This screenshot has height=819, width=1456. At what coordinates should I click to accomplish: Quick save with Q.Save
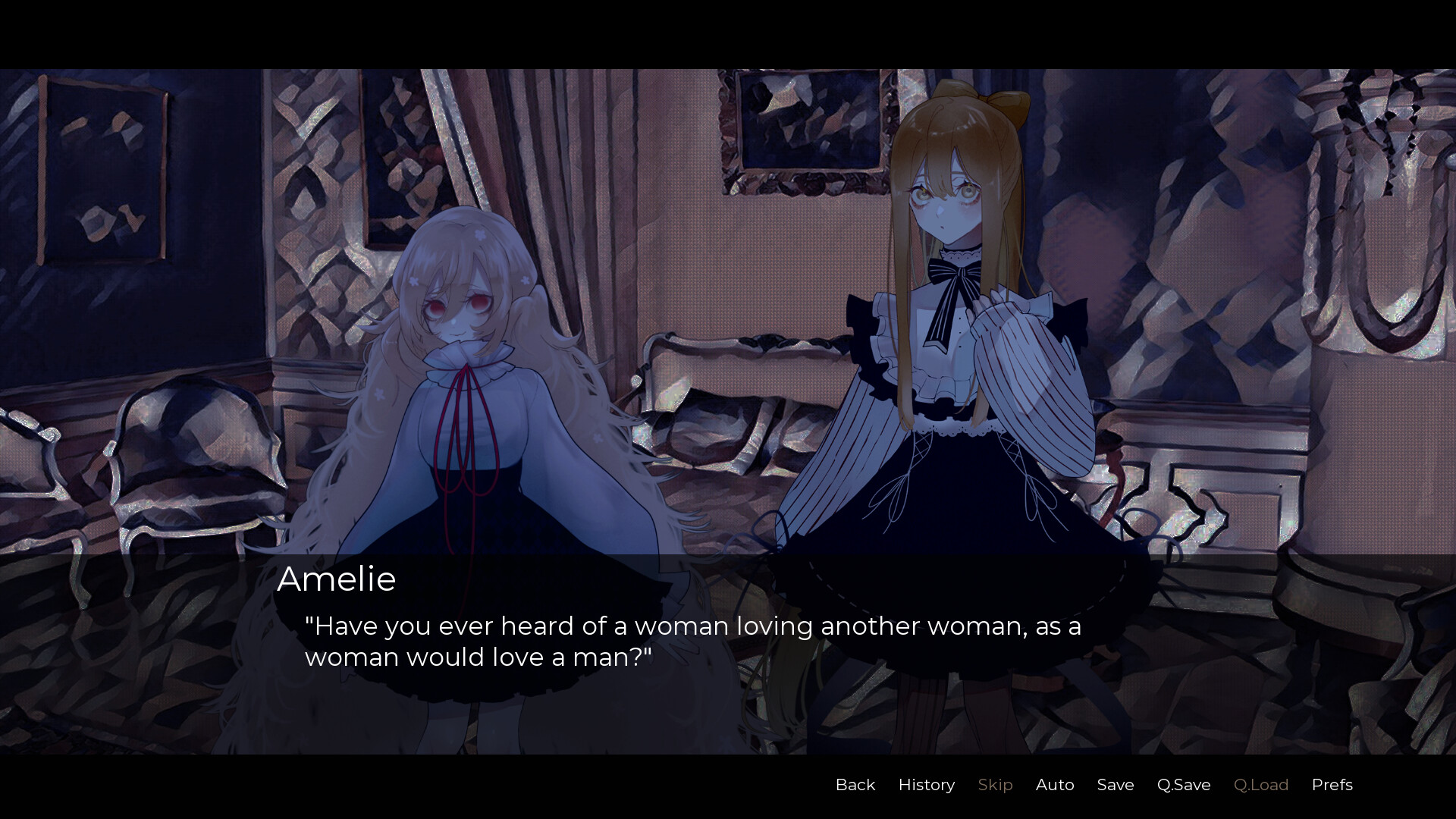(1183, 785)
